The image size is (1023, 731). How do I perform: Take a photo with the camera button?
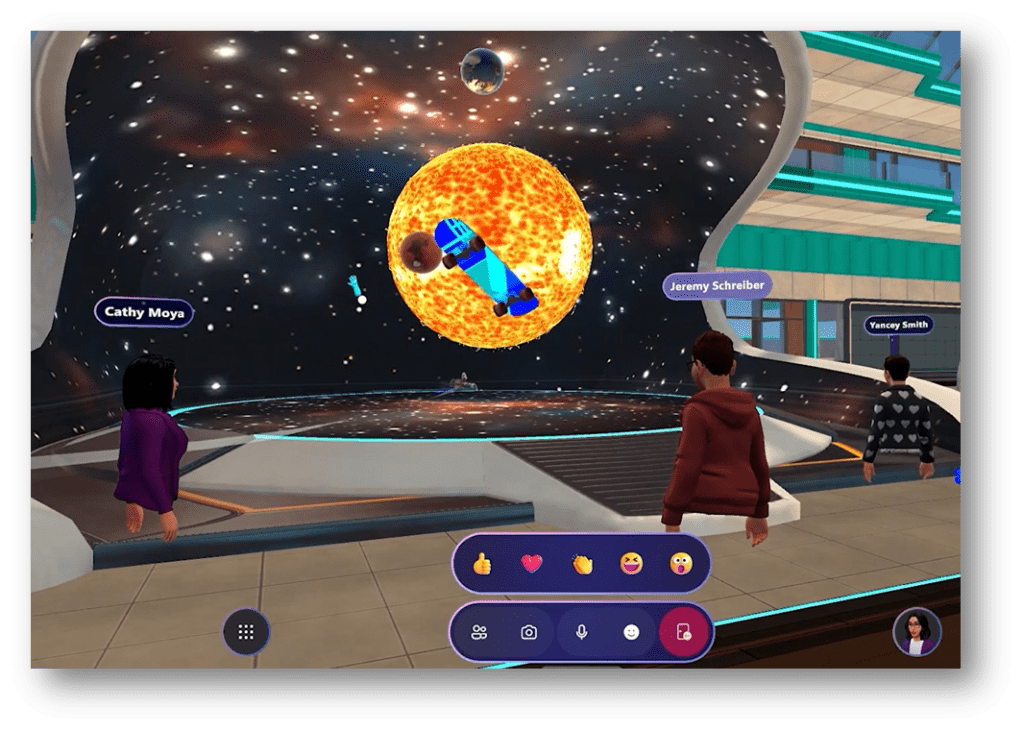pyautogui.click(x=529, y=632)
